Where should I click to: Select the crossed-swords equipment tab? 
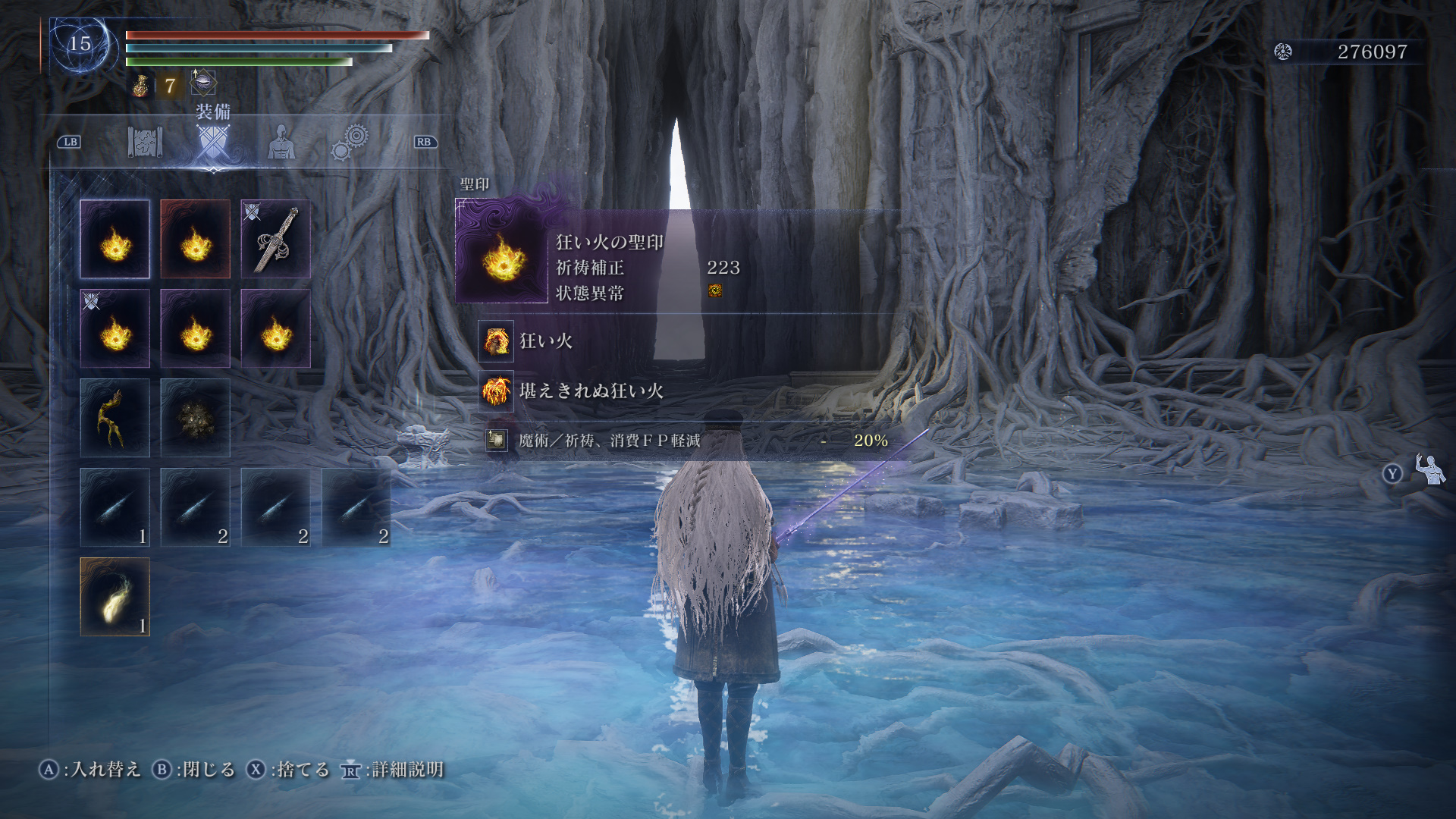click(x=212, y=143)
